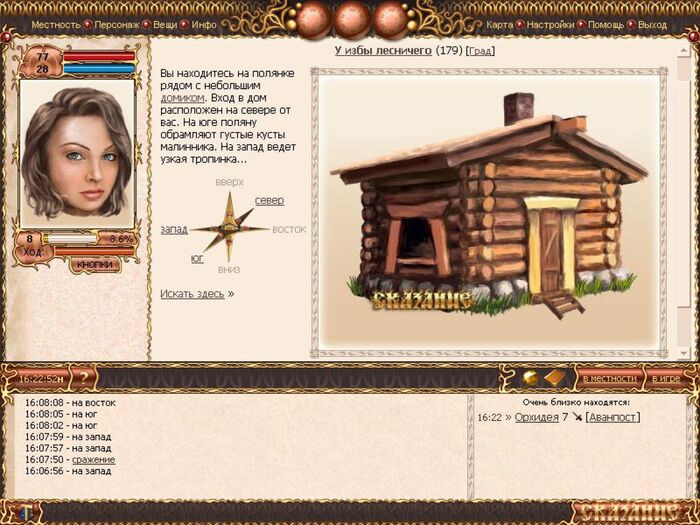Screen dimensions: 700x525
Task: Go west via the запад compass link
Action: pyautogui.click(x=174, y=229)
